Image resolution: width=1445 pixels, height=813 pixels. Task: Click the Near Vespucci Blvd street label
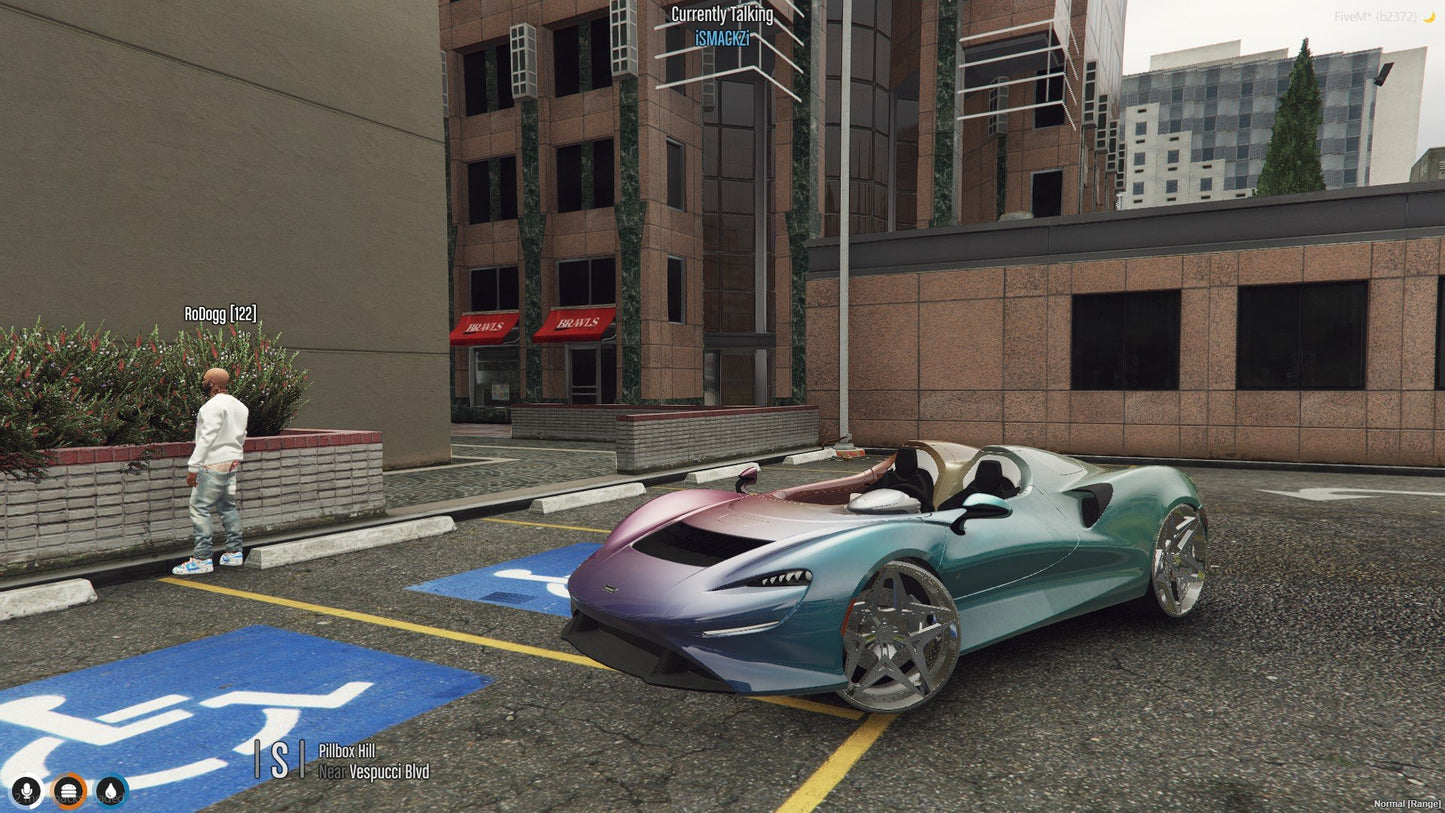[373, 772]
